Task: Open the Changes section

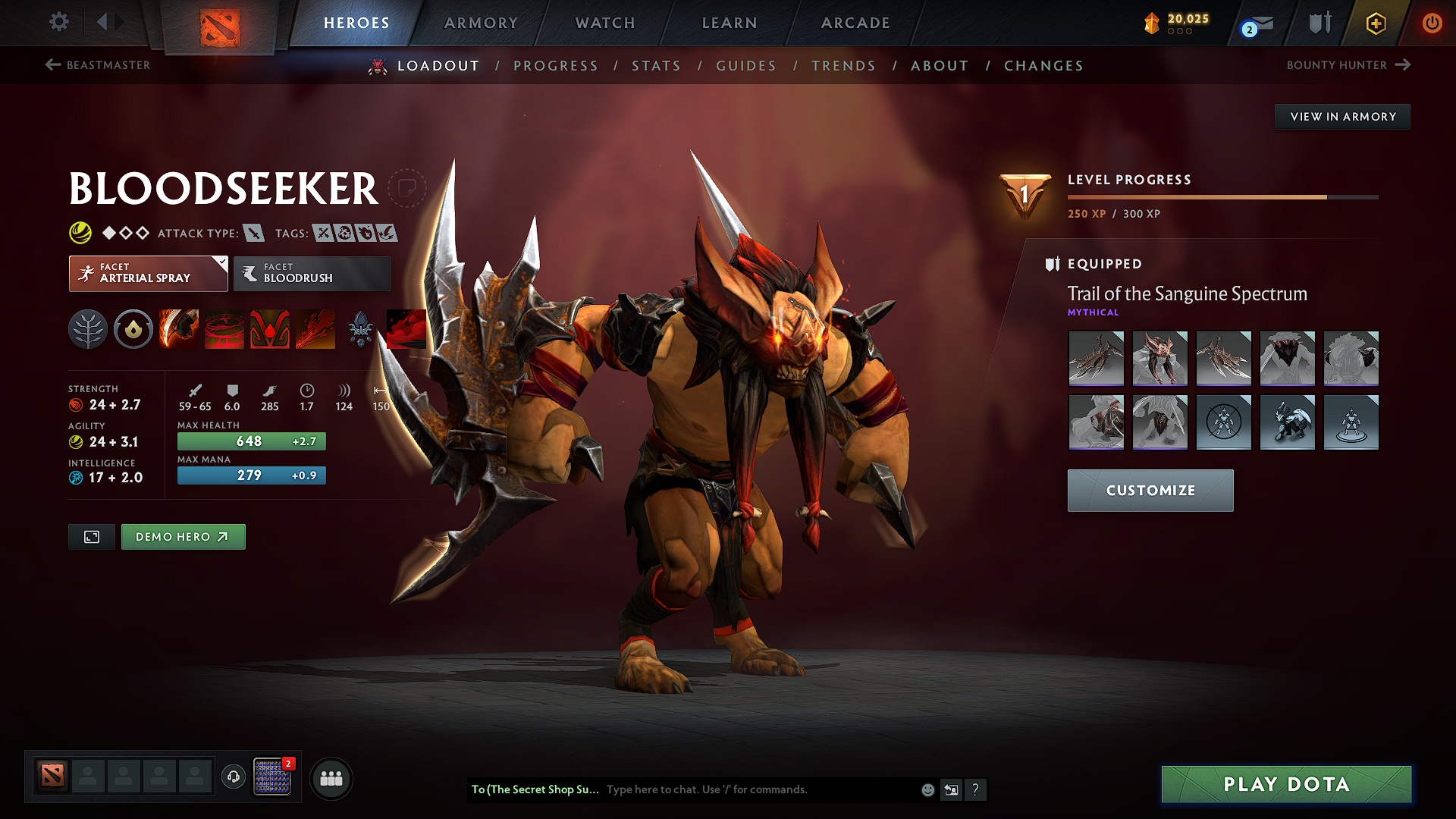Action: tap(1043, 66)
